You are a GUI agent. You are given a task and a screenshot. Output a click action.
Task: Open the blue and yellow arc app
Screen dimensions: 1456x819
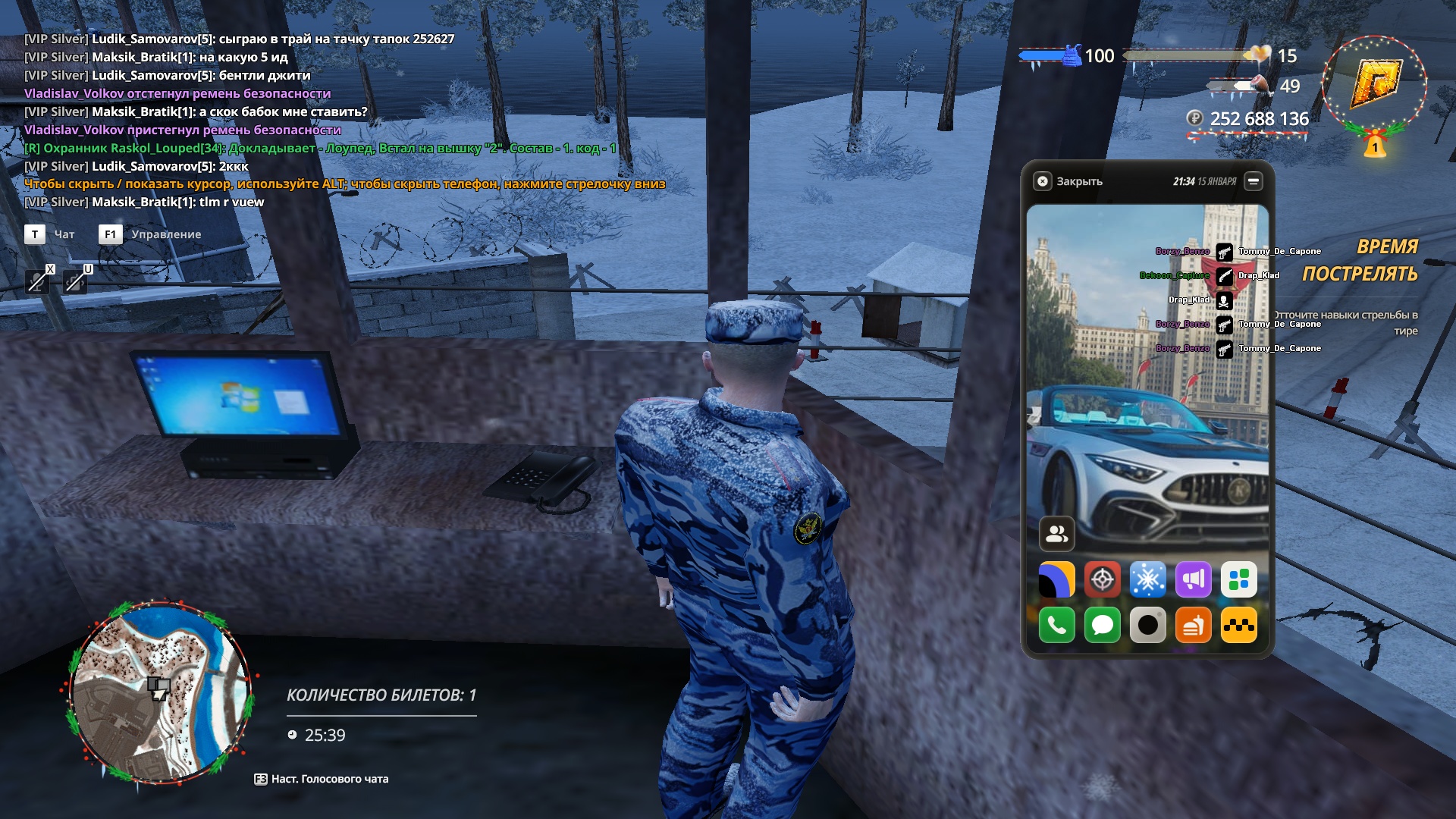pyautogui.click(x=1056, y=580)
